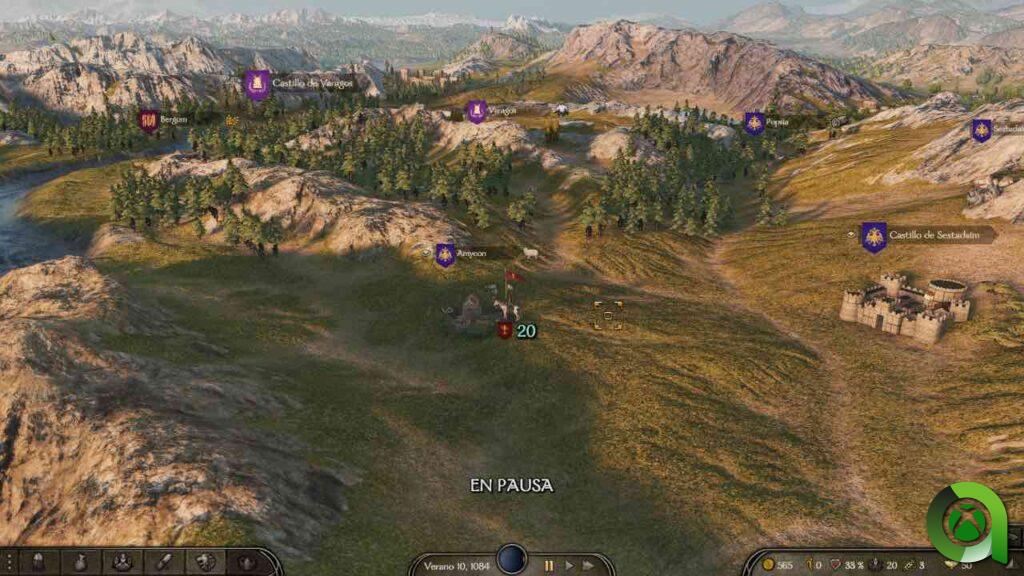Viewport: 1024px width, 576px height.
Task: Open the kingdom screen icon
Action: 246,562
